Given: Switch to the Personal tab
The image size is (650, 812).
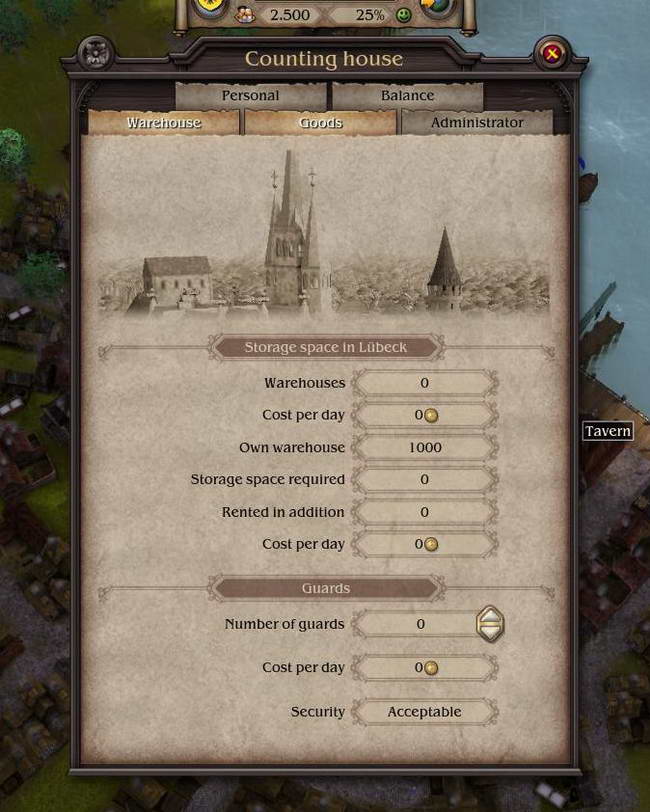Looking at the screenshot, I should click(251, 96).
